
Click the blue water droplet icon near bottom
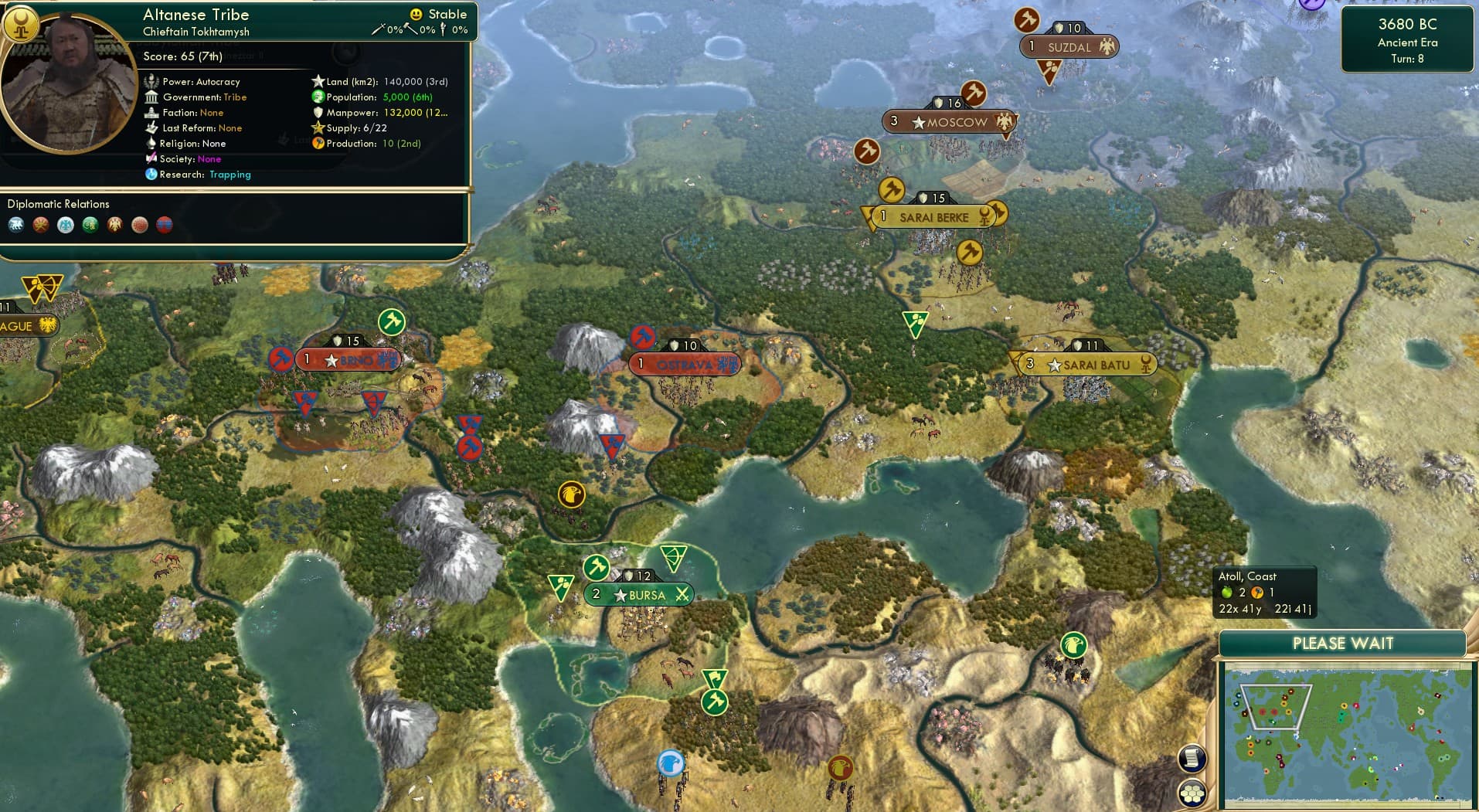[671, 763]
